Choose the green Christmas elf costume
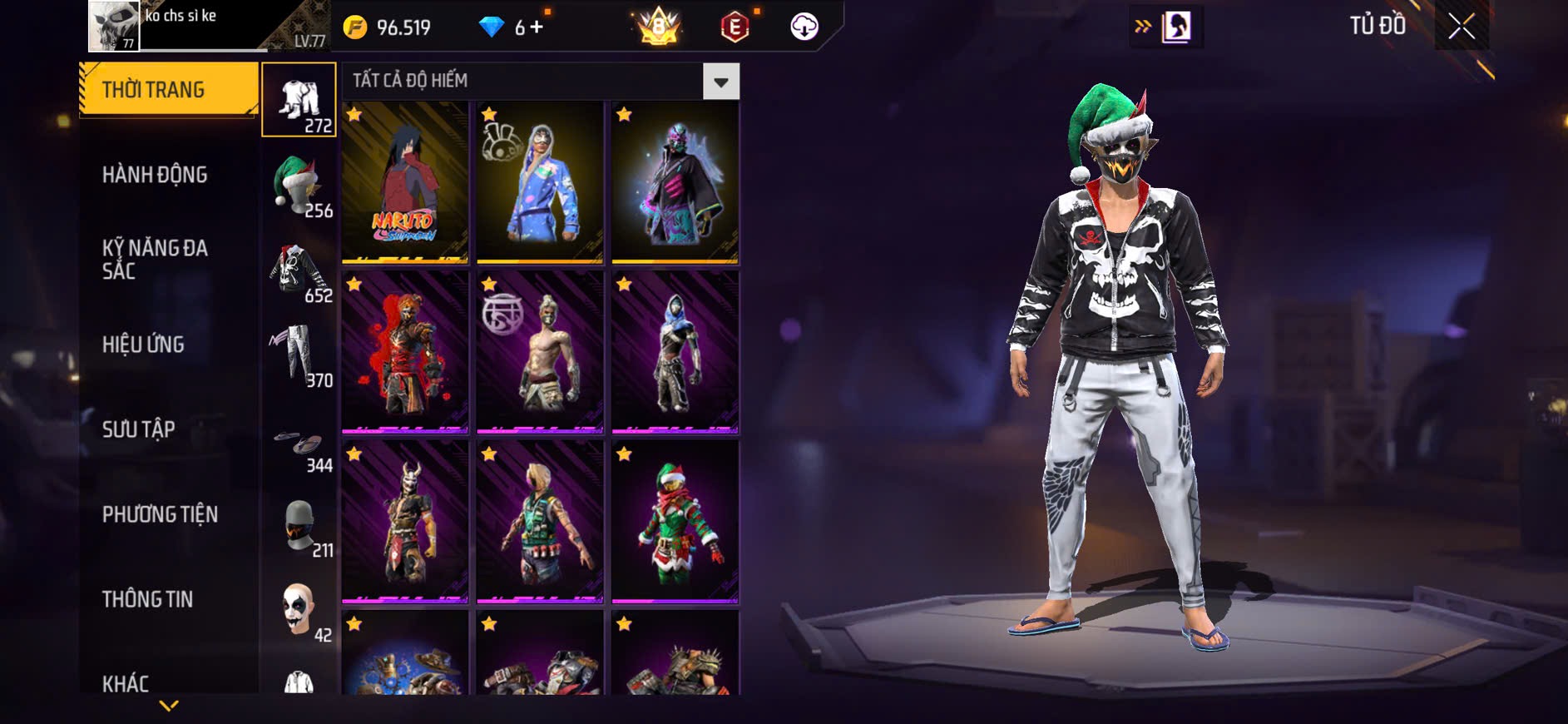Viewport: 1568px width, 724px height. click(675, 522)
